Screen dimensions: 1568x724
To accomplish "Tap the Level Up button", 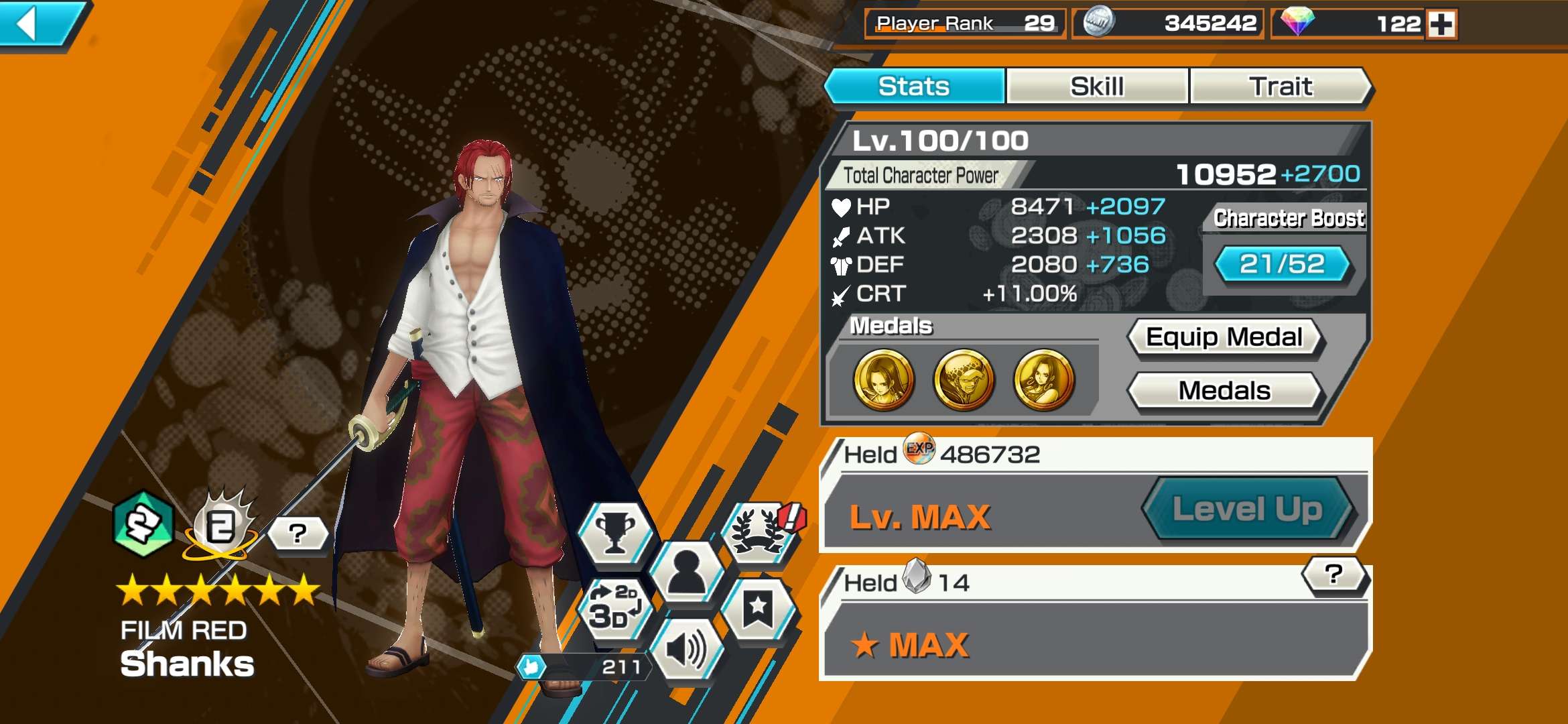I will point(1247,509).
